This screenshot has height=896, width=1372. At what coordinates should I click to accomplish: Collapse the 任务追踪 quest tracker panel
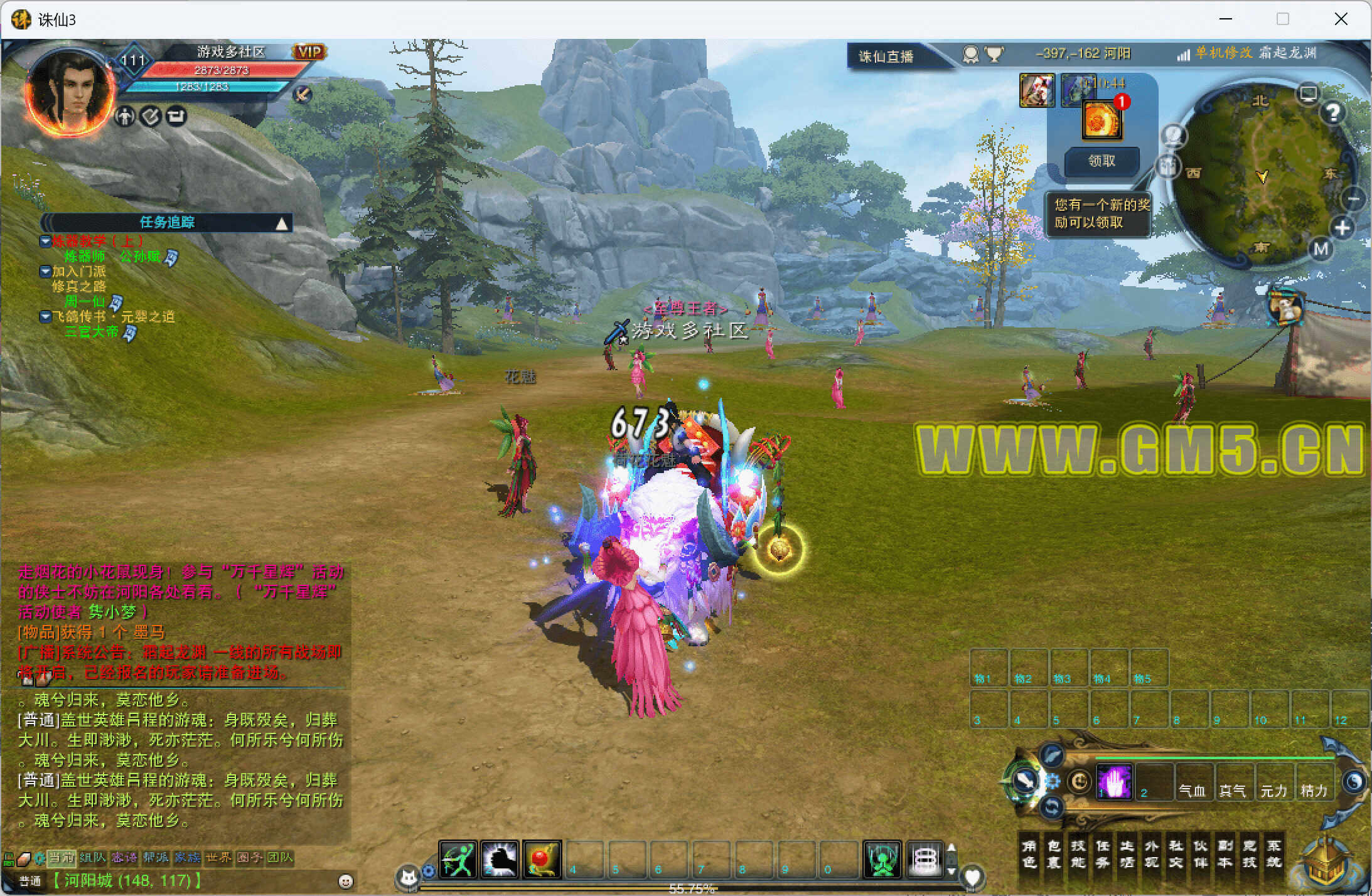[282, 223]
